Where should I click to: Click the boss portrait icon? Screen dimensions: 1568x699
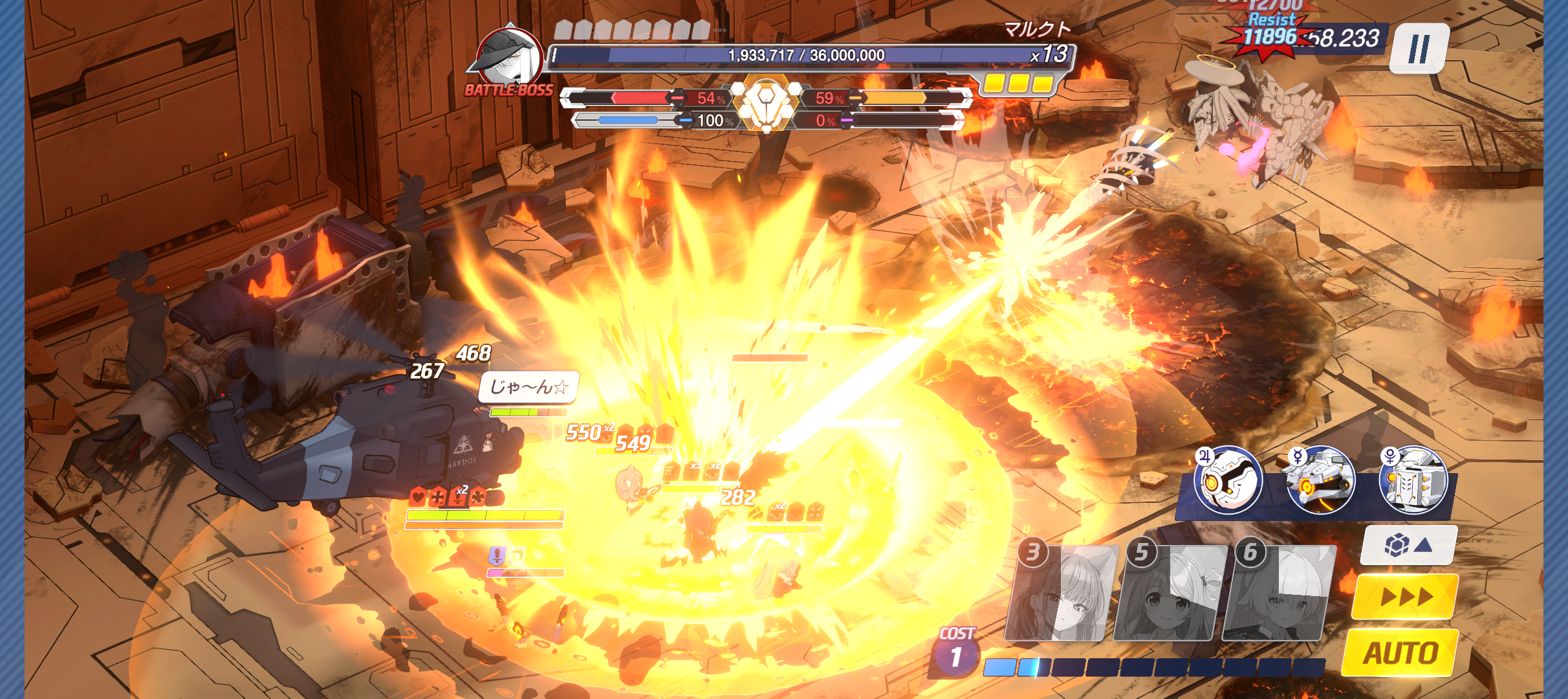(x=509, y=57)
